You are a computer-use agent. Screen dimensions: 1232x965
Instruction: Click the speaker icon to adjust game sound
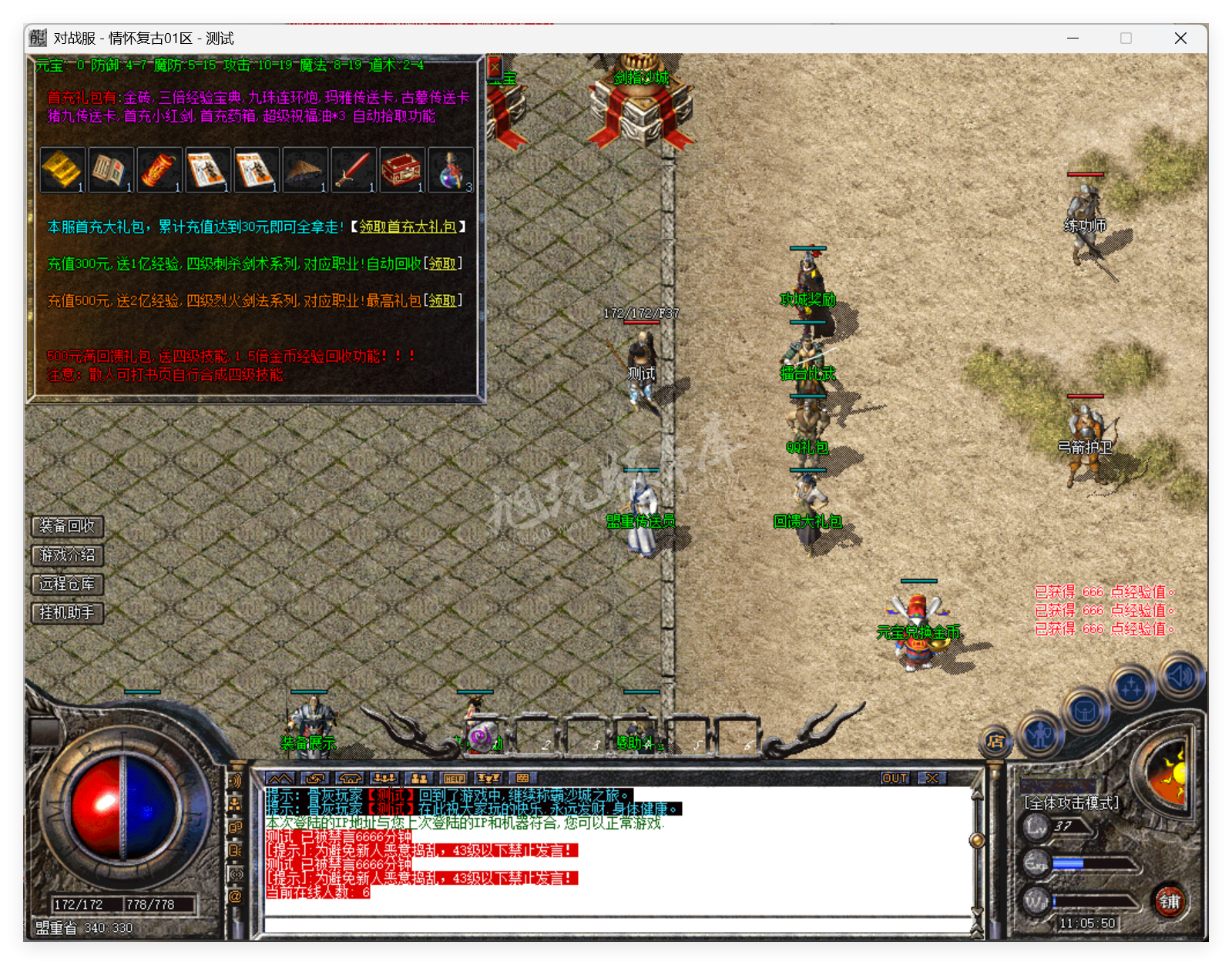click(x=1180, y=675)
